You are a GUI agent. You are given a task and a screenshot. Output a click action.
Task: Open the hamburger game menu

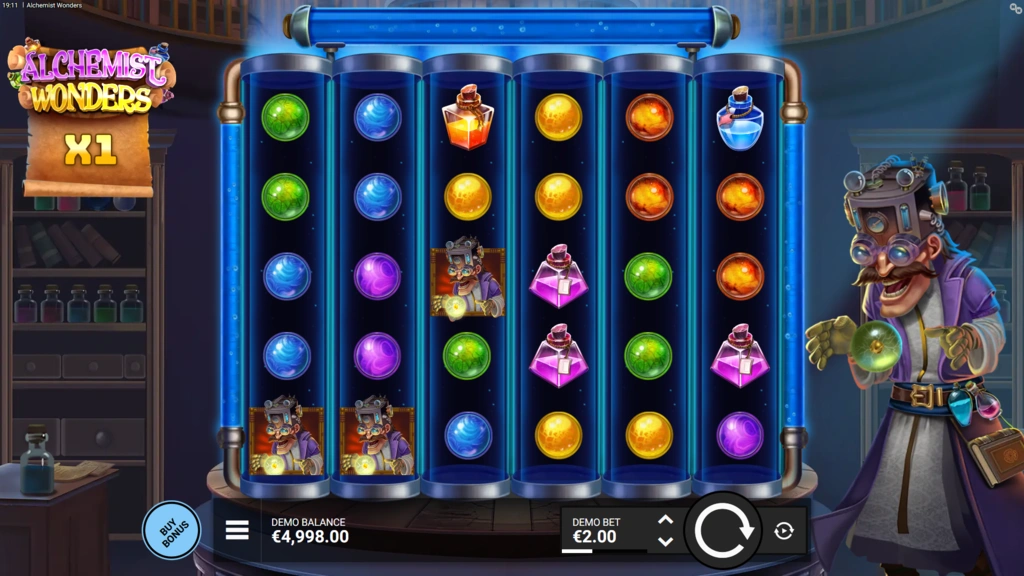[237, 530]
